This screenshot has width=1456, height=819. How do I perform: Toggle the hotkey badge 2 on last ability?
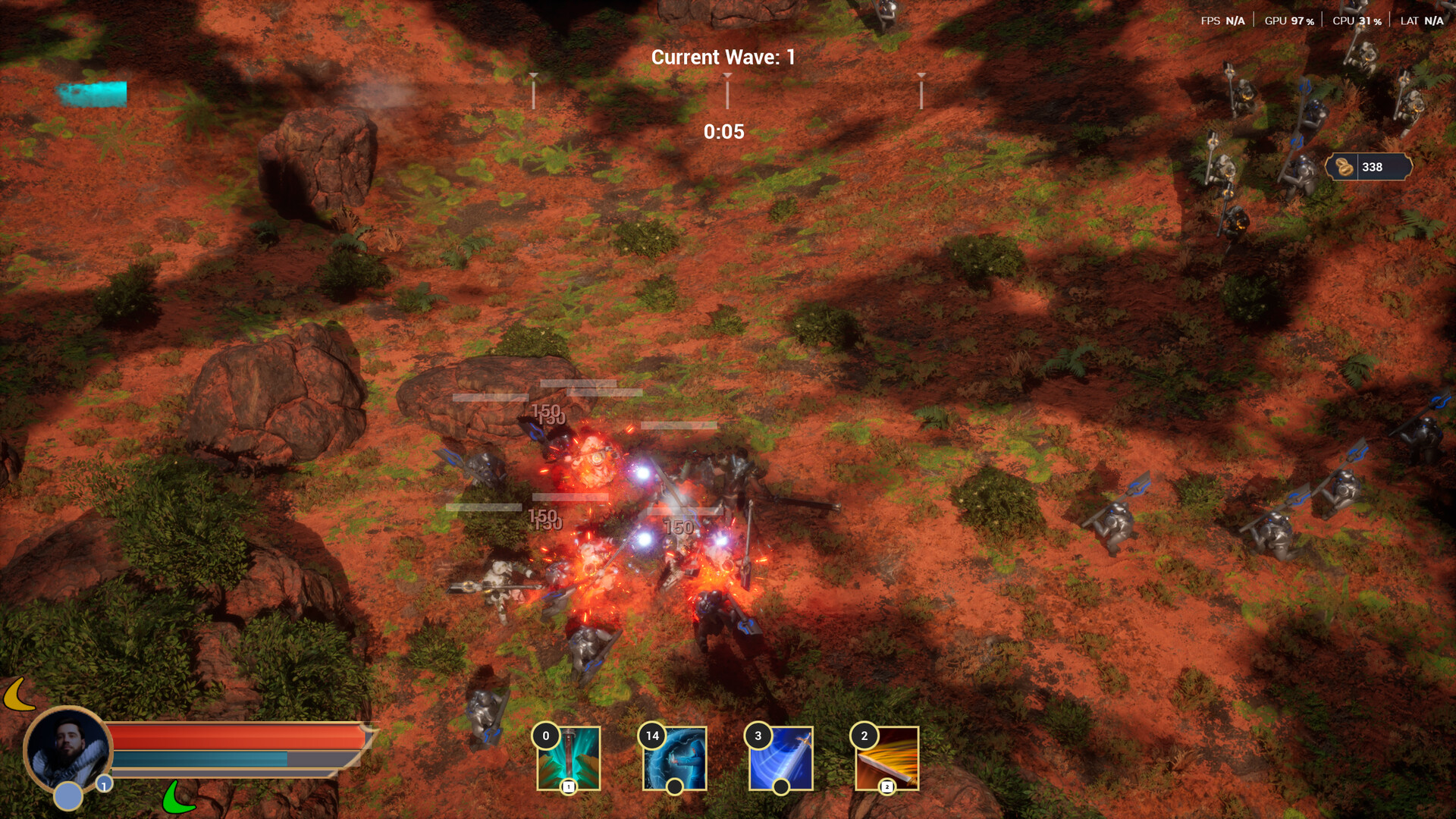[x=886, y=787]
